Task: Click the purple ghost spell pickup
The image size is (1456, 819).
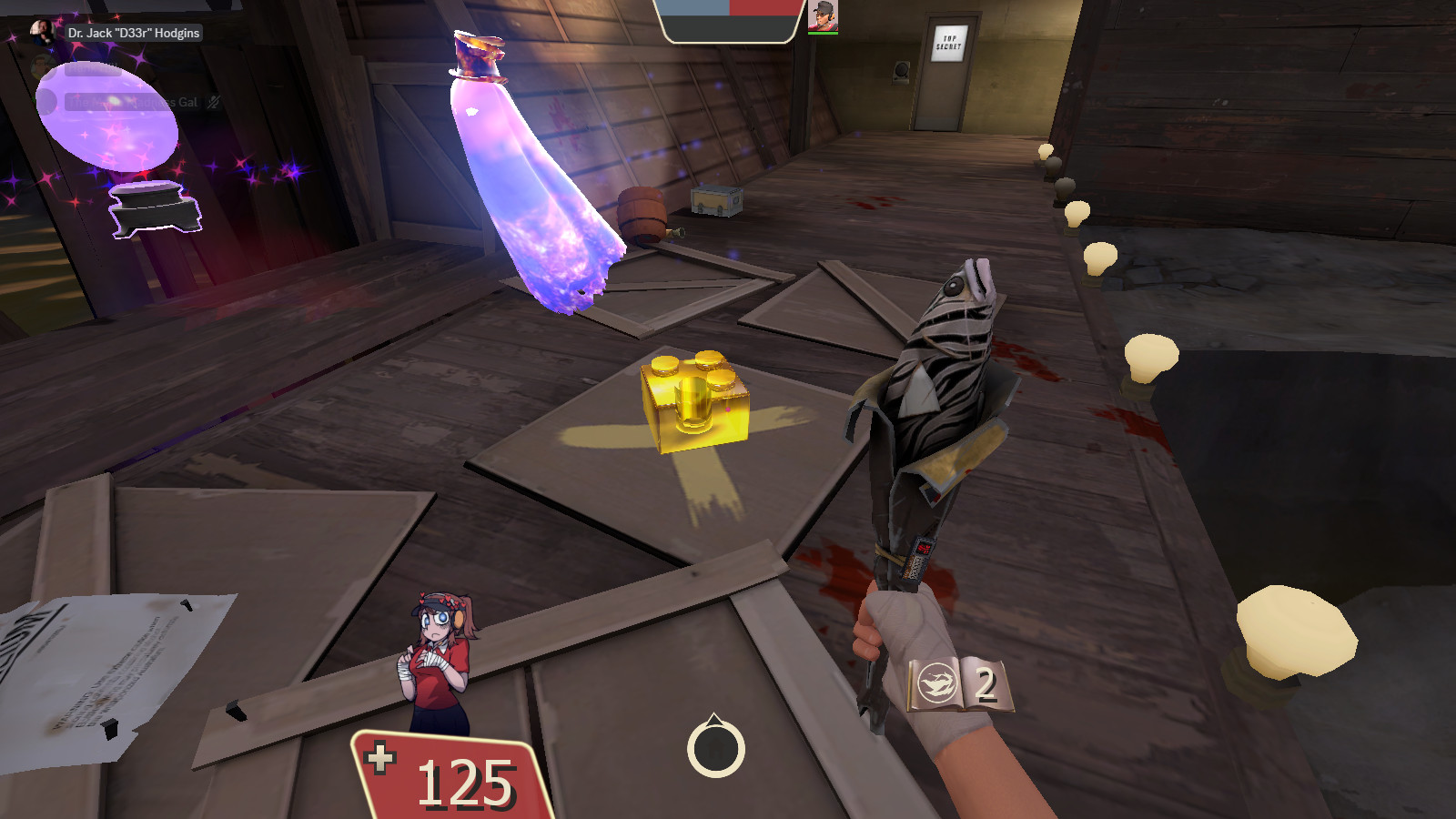Action: coord(537,173)
